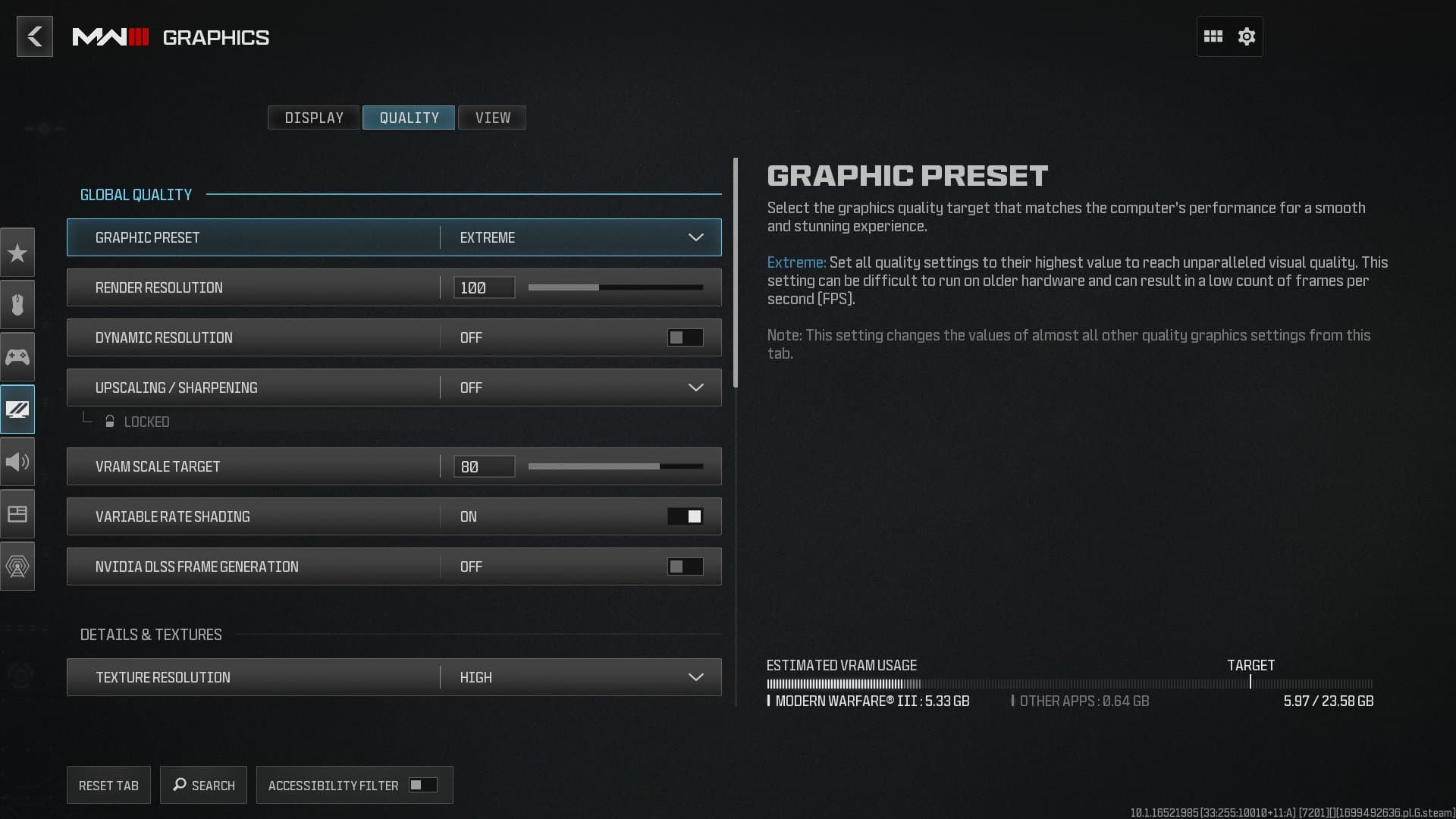This screenshot has width=1456, height=819.
Task: Go back using the arrow button
Action: pos(35,36)
